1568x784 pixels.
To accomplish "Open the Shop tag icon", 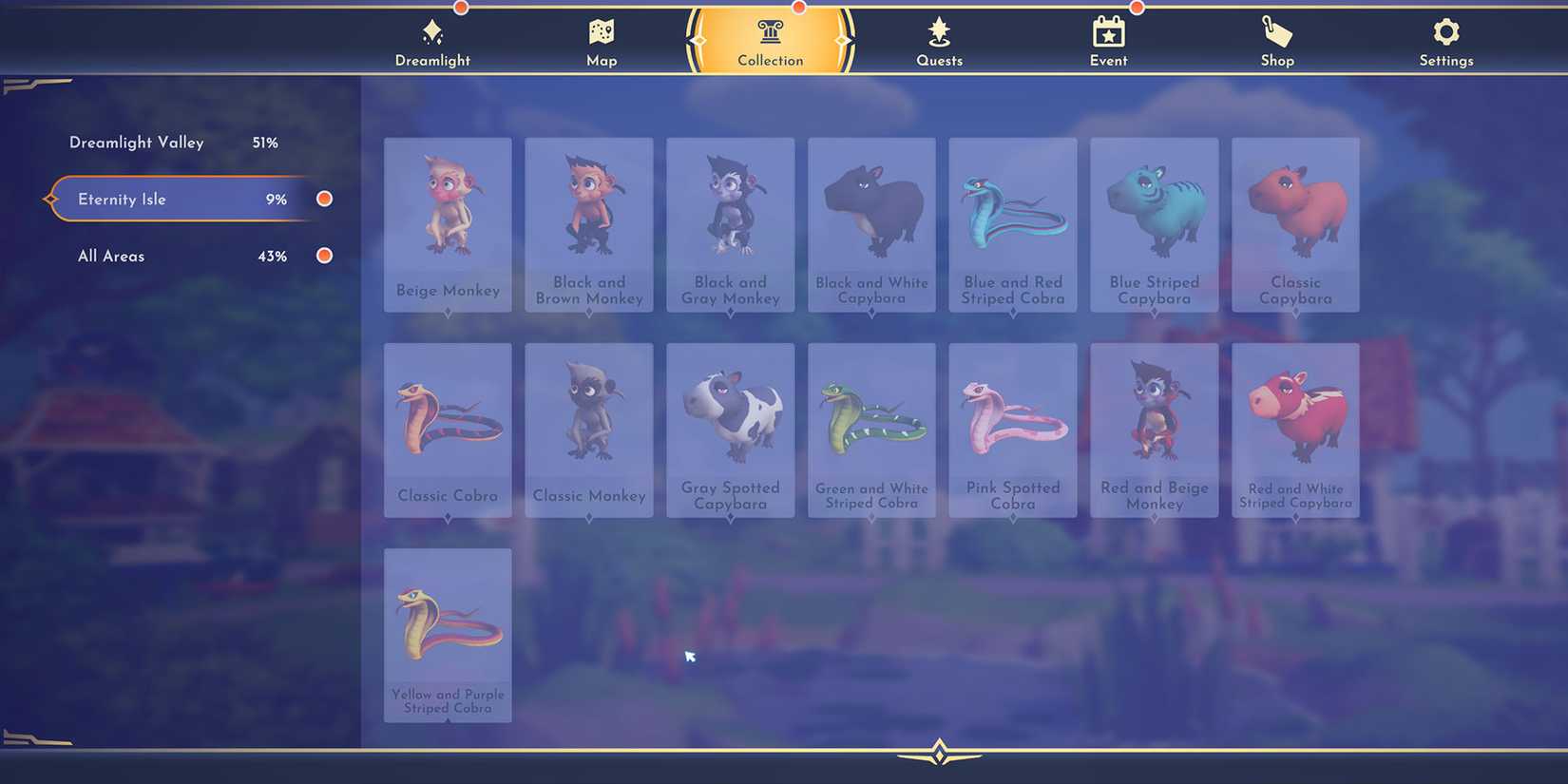I will [x=1276, y=40].
